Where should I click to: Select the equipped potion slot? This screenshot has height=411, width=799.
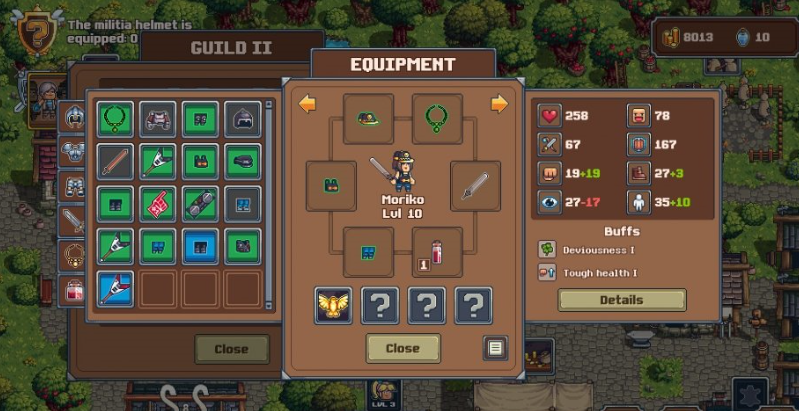tap(437, 251)
